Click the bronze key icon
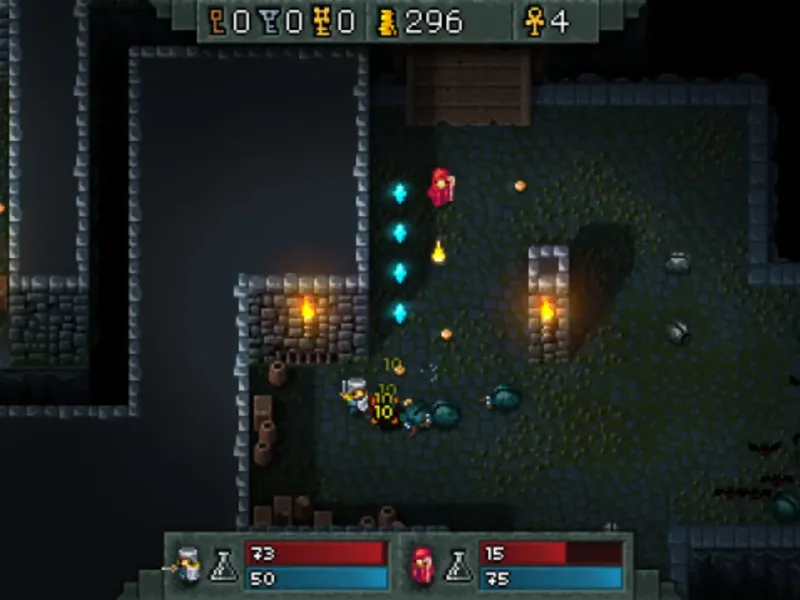This screenshot has height=600, width=800. click(216, 22)
